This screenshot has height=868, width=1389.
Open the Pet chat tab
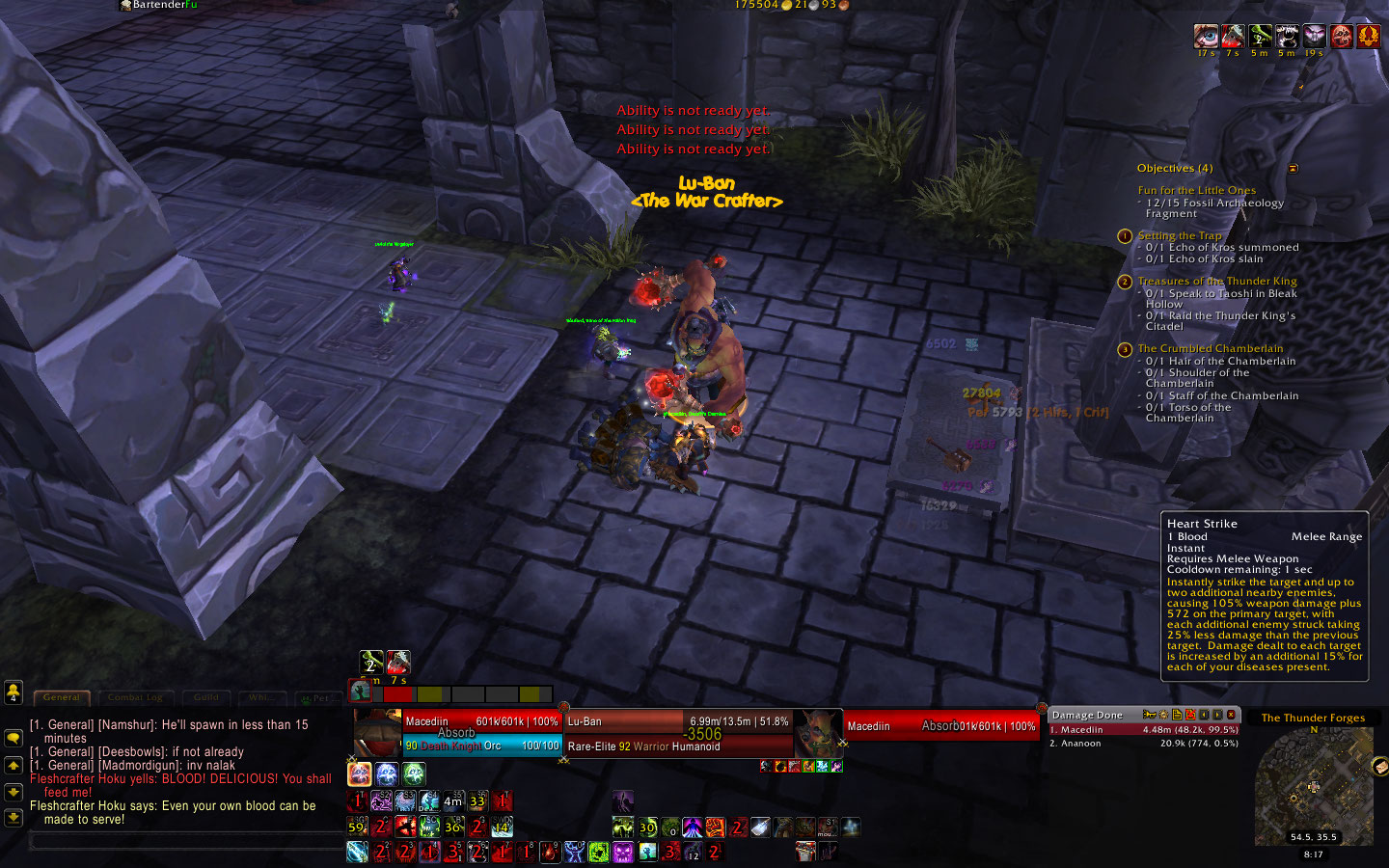[317, 698]
